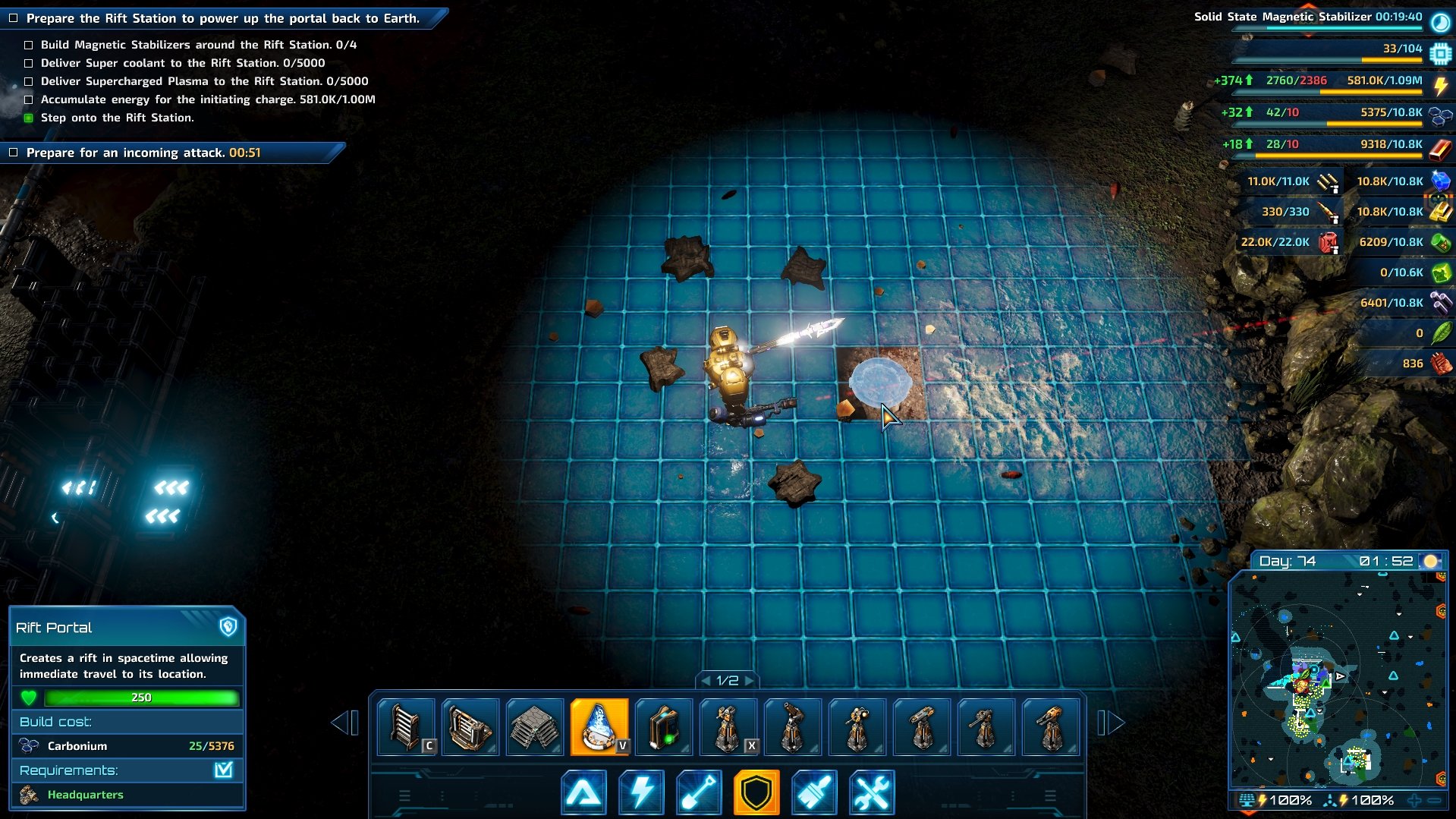This screenshot has width=1456, height=819.
Task: Open the wrench and screwdriver tools category
Action: 872,792
